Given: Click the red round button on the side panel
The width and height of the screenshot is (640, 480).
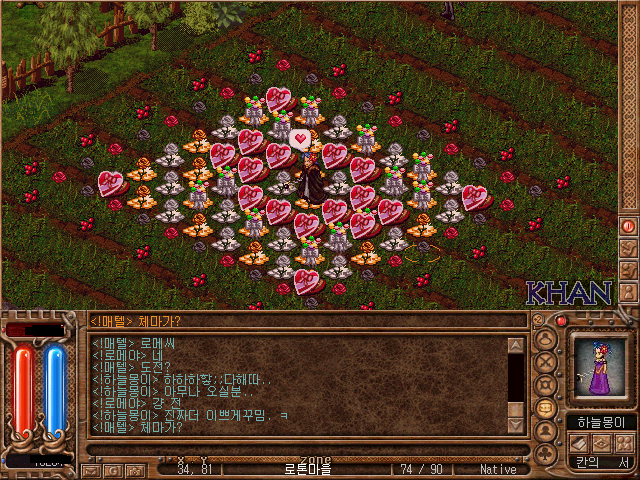Looking at the screenshot, I should point(629,227).
